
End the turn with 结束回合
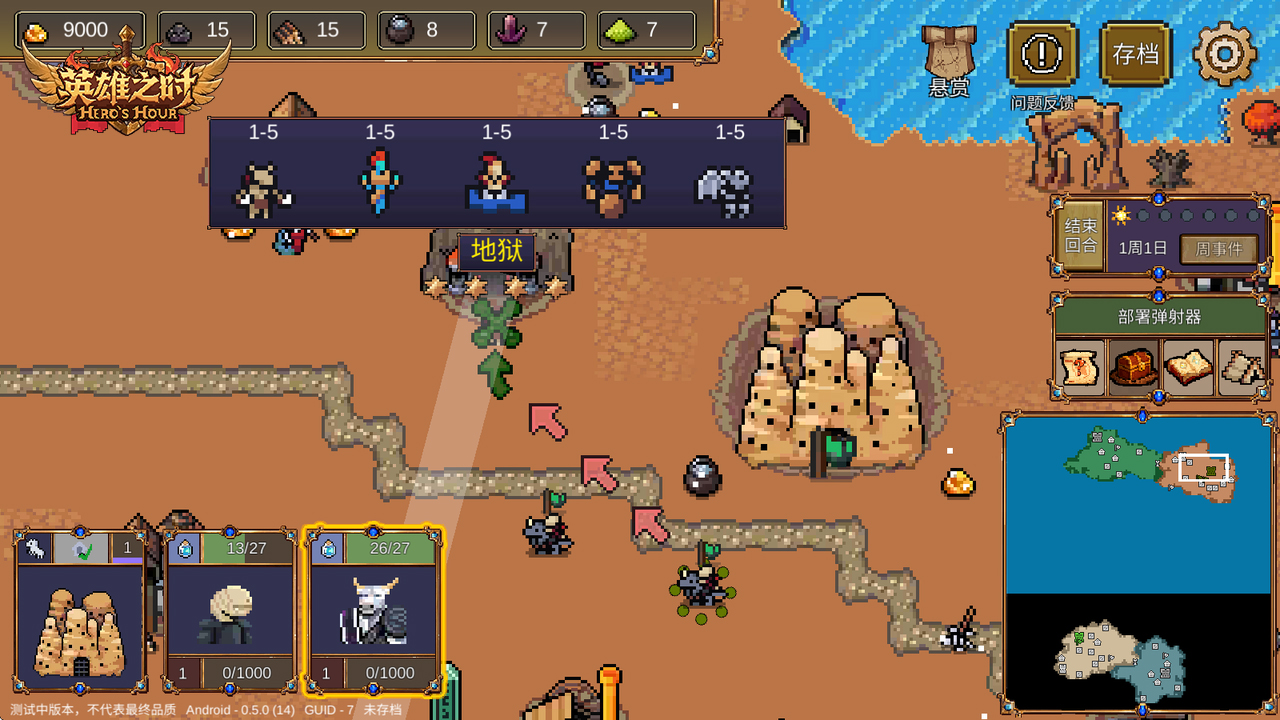(x=1080, y=236)
